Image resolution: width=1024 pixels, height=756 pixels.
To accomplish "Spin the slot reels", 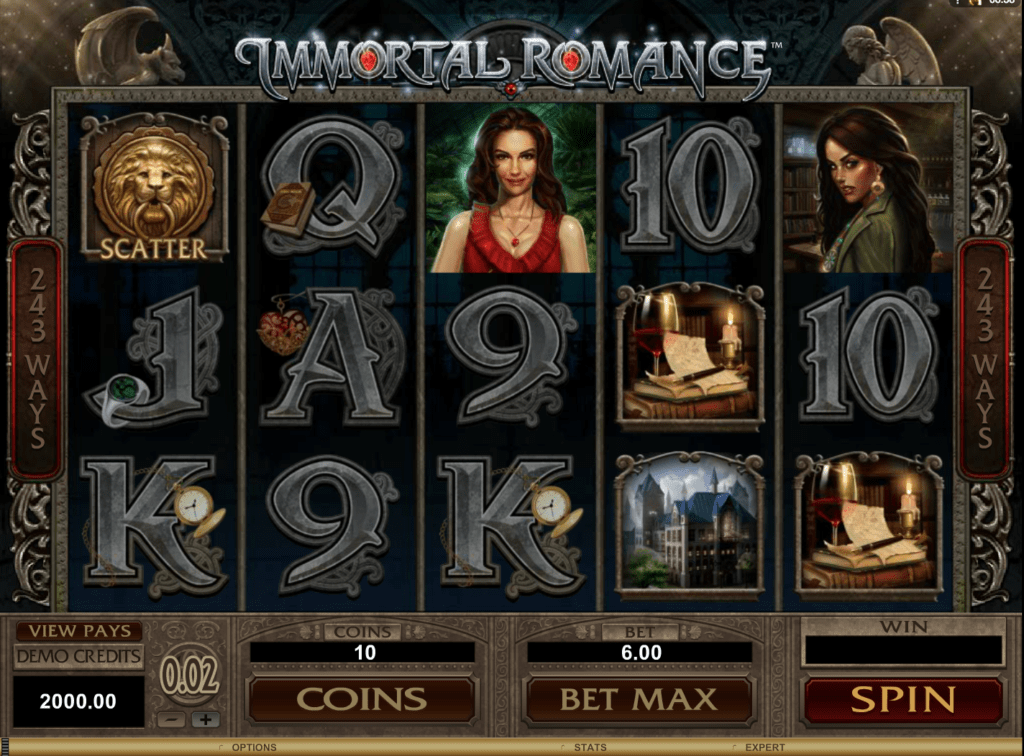I will 902,699.
